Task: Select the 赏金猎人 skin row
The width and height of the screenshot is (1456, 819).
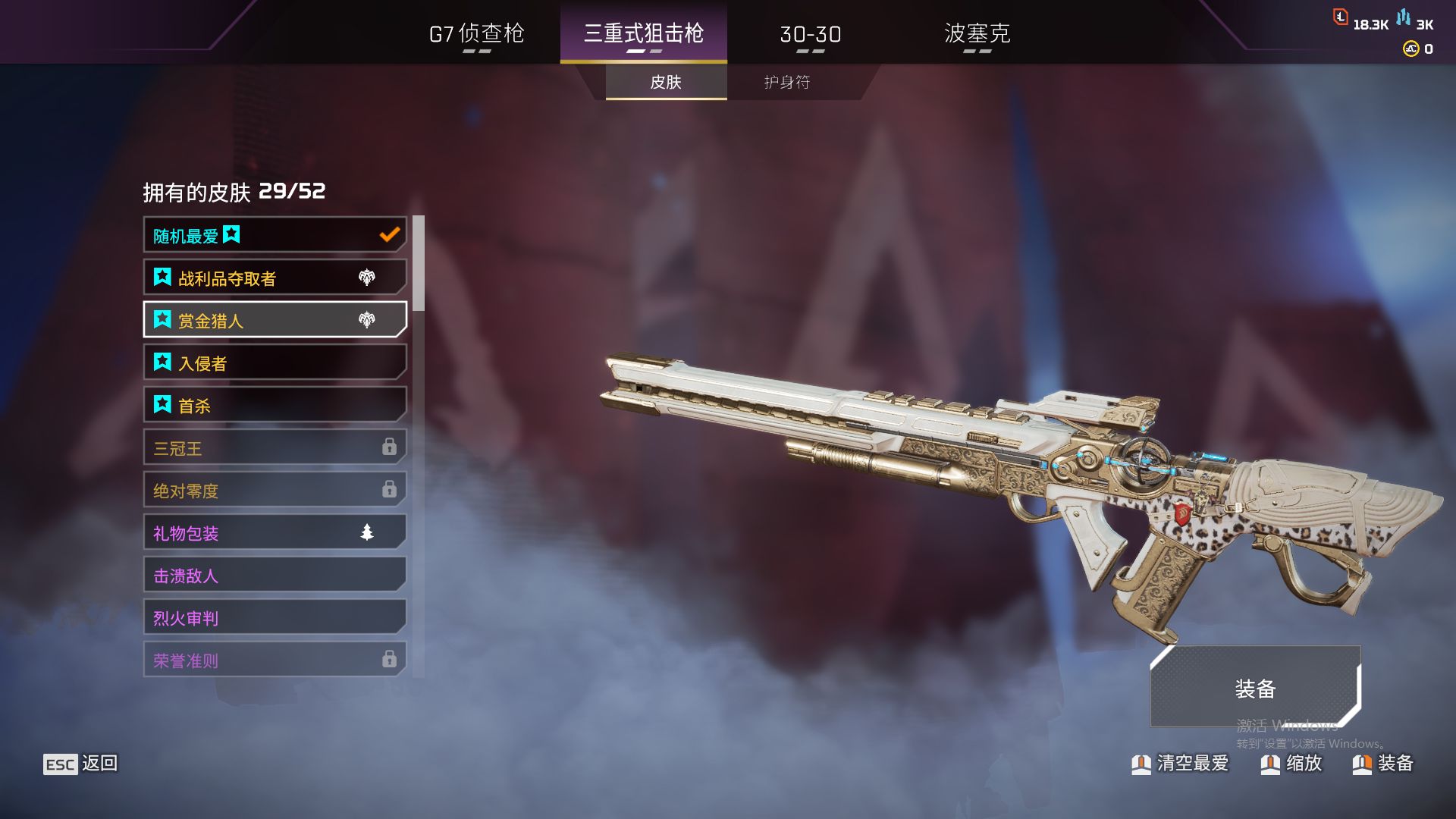Action: 275,320
